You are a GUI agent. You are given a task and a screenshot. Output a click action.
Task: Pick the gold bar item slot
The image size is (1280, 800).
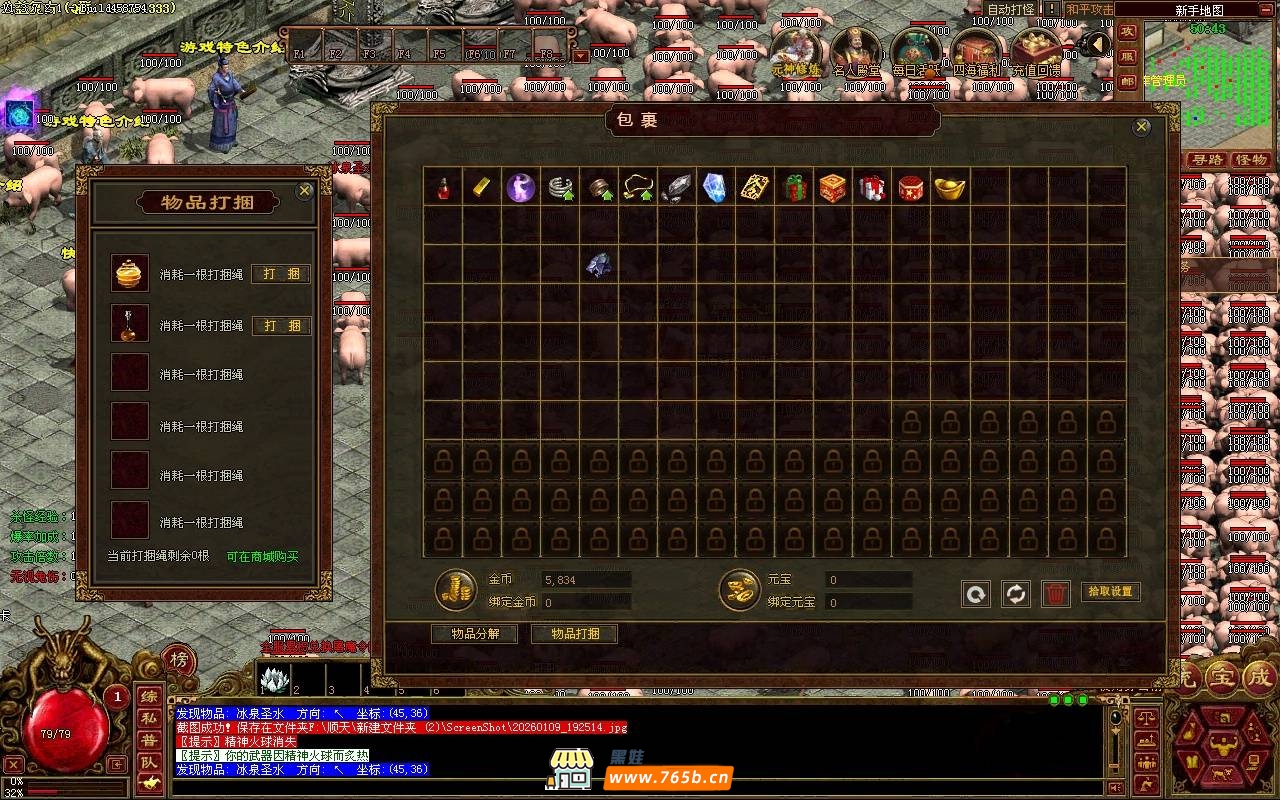point(482,187)
